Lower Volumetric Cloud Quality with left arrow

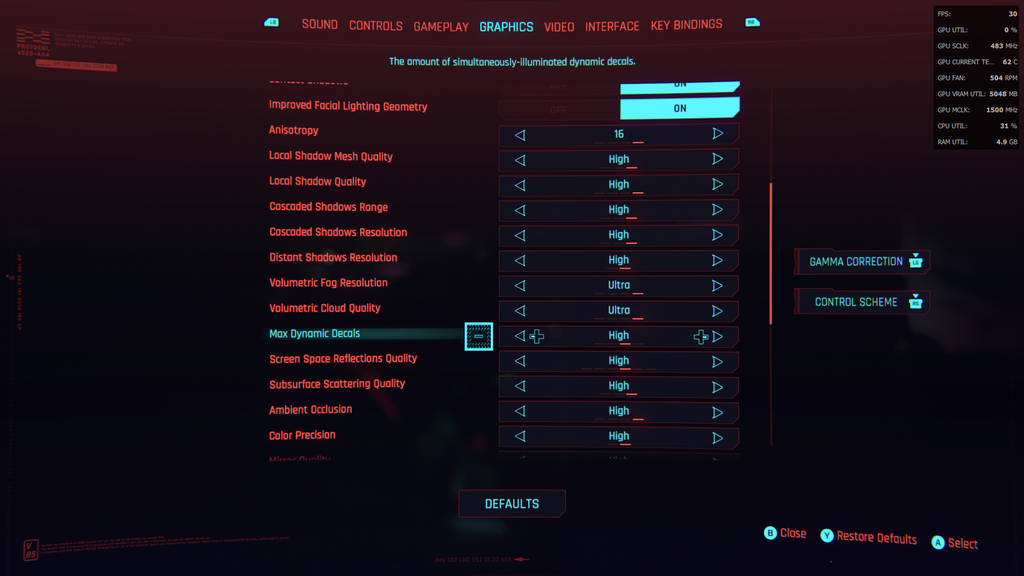click(520, 311)
